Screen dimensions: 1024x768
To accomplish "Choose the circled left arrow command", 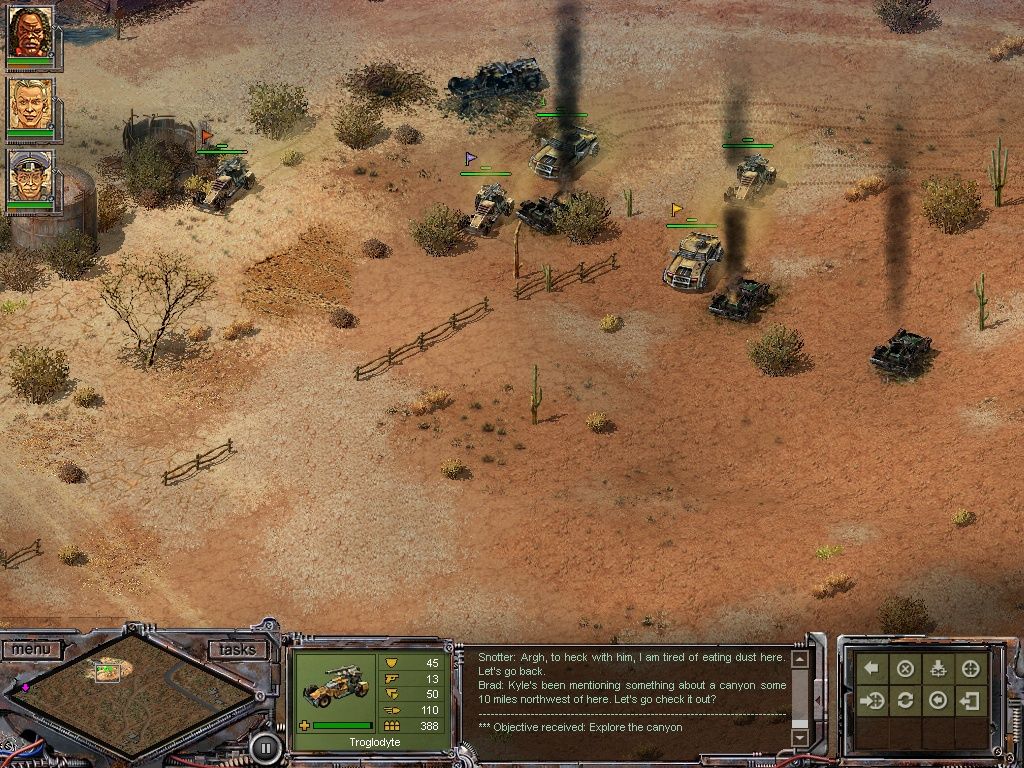I will pos(938,700).
